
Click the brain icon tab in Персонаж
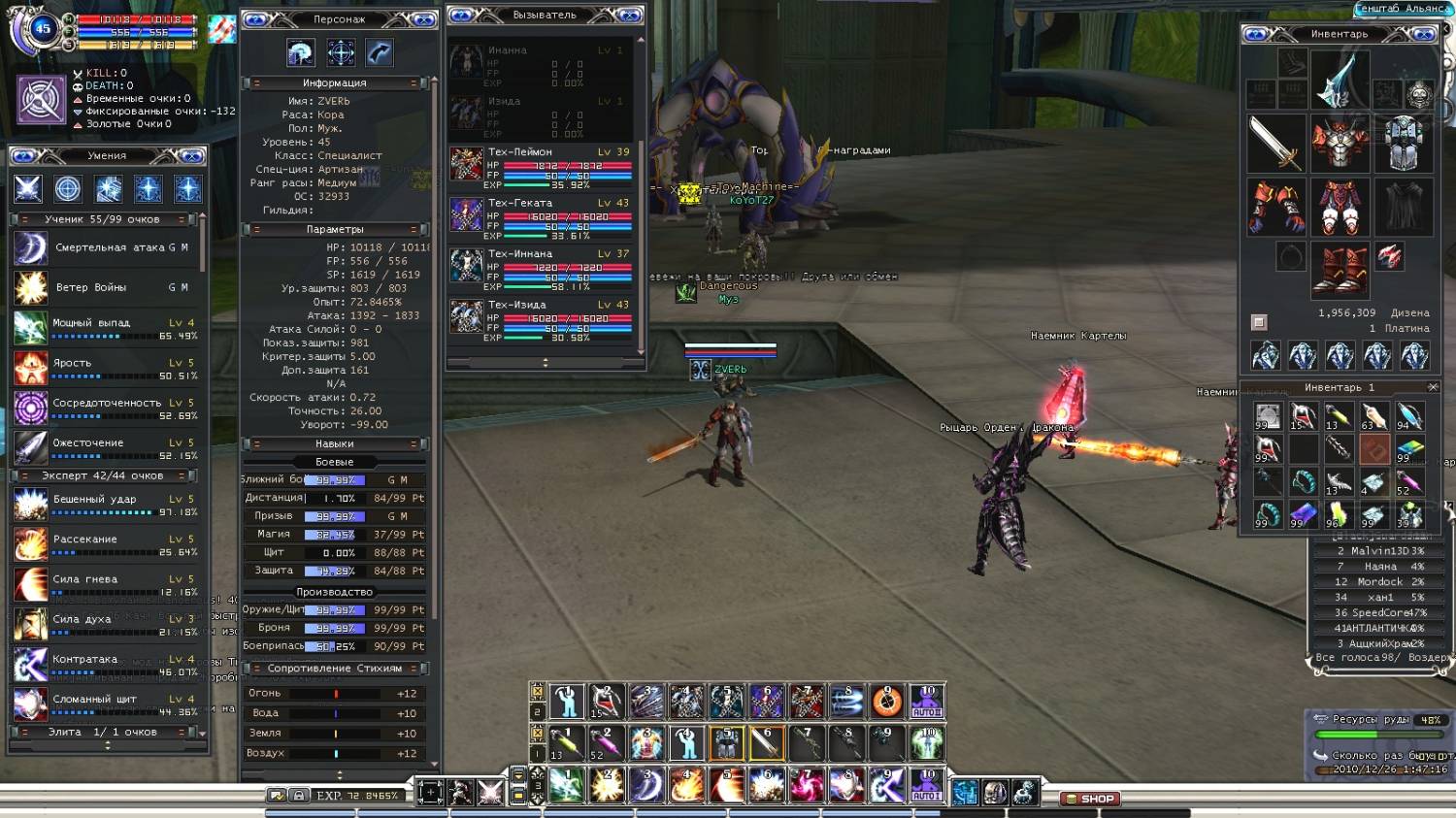[x=301, y=52]
